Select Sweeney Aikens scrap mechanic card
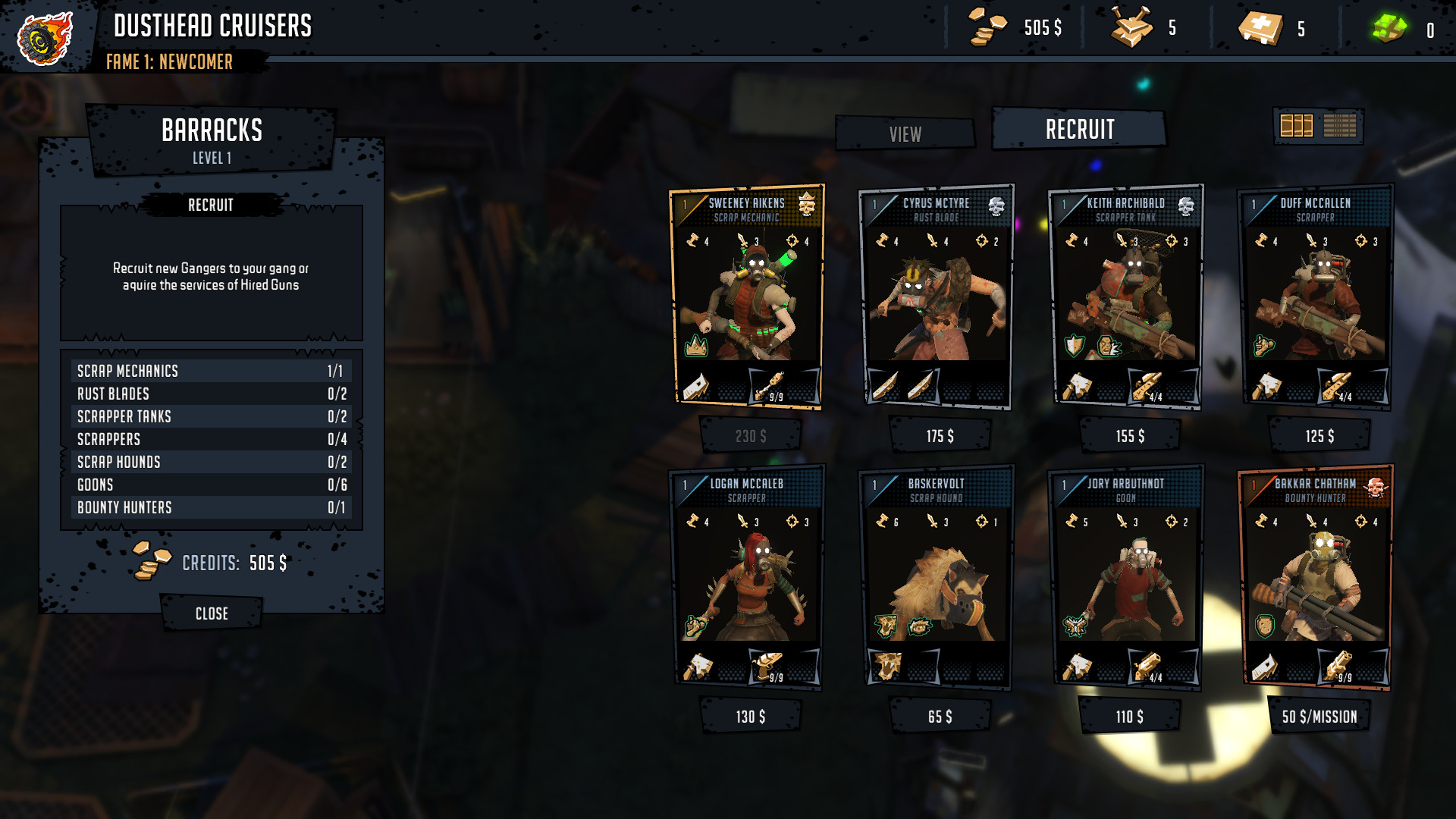This screenshot has height=819, width=1456. click(747, 297)
